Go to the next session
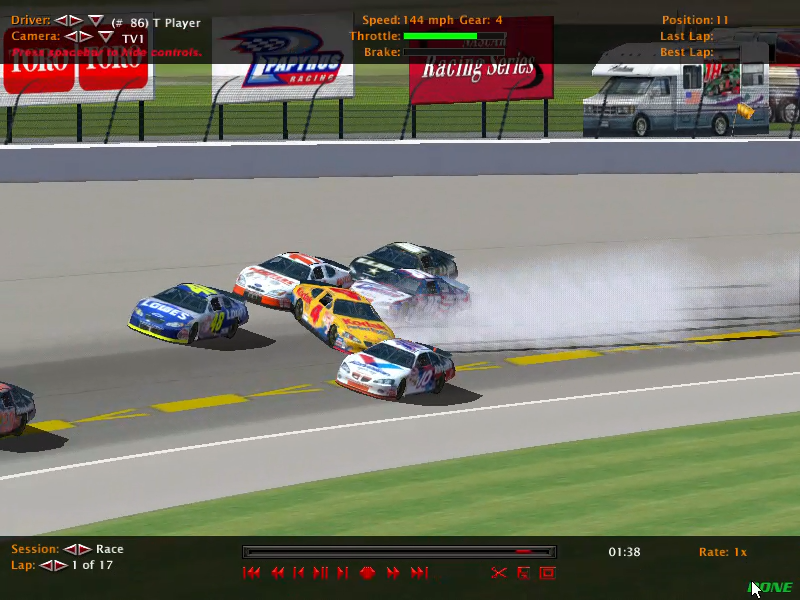Viewport: 800px width, 600px height. [84, 549]
